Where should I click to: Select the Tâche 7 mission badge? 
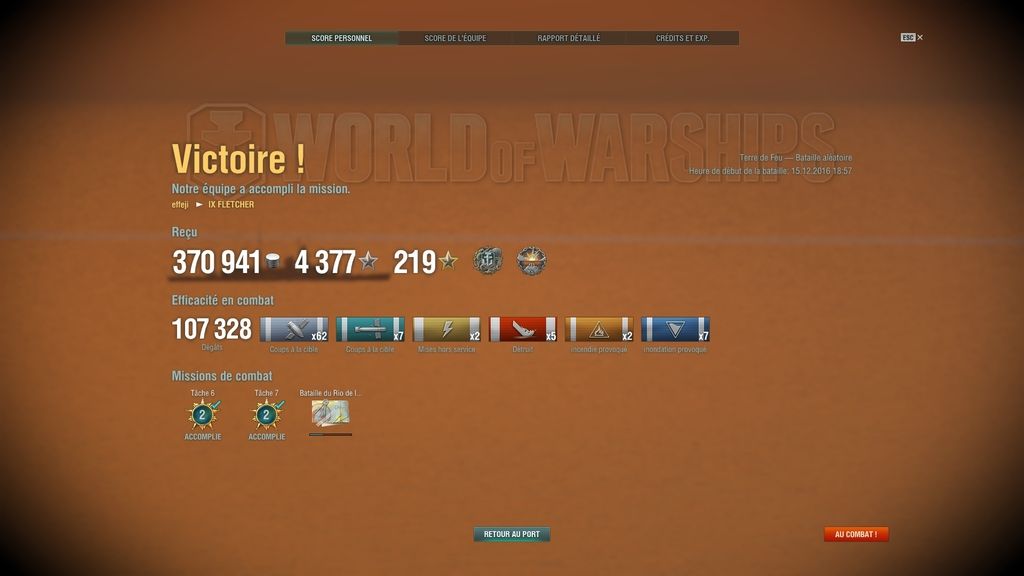tap(266, 414)
